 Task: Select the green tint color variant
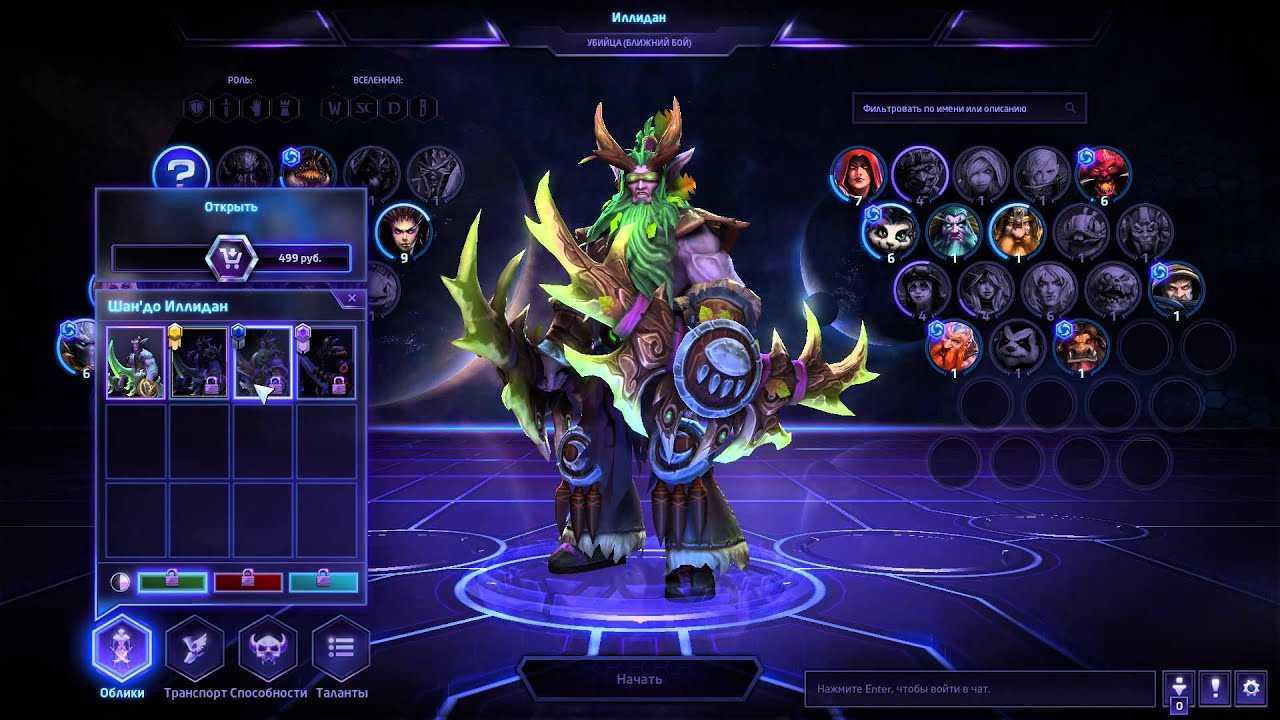click(172, 582)
